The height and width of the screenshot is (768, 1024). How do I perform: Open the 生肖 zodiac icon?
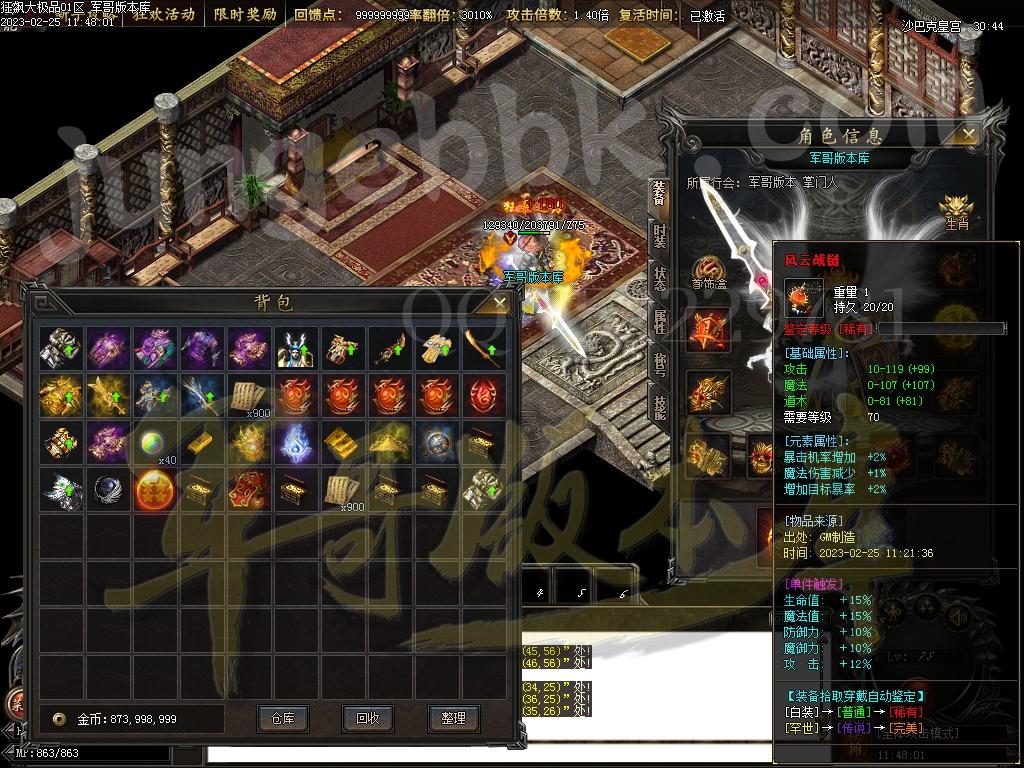(x=956, y=208)
